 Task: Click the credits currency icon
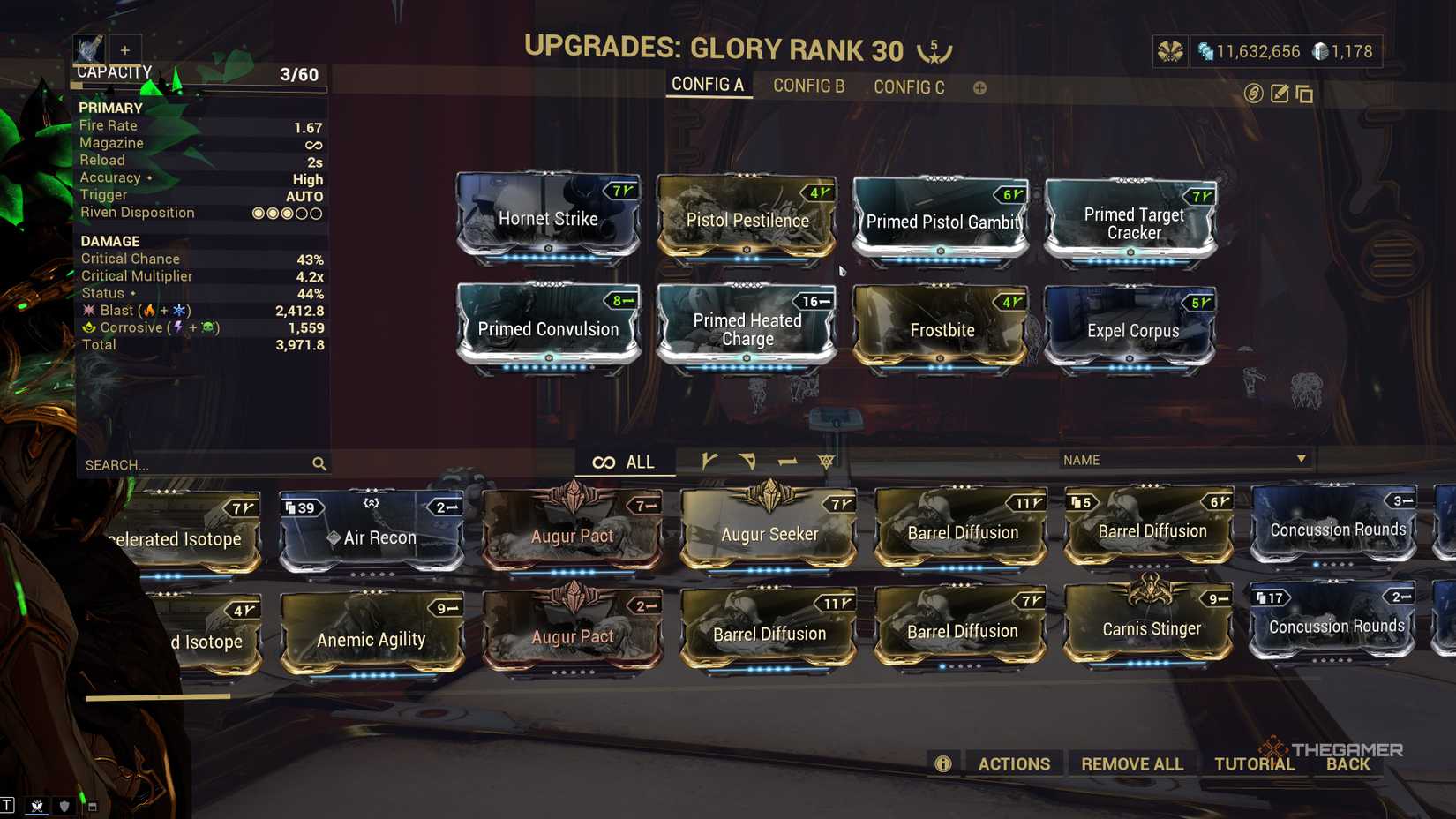pyautogui.click(x=1207, y=51)
